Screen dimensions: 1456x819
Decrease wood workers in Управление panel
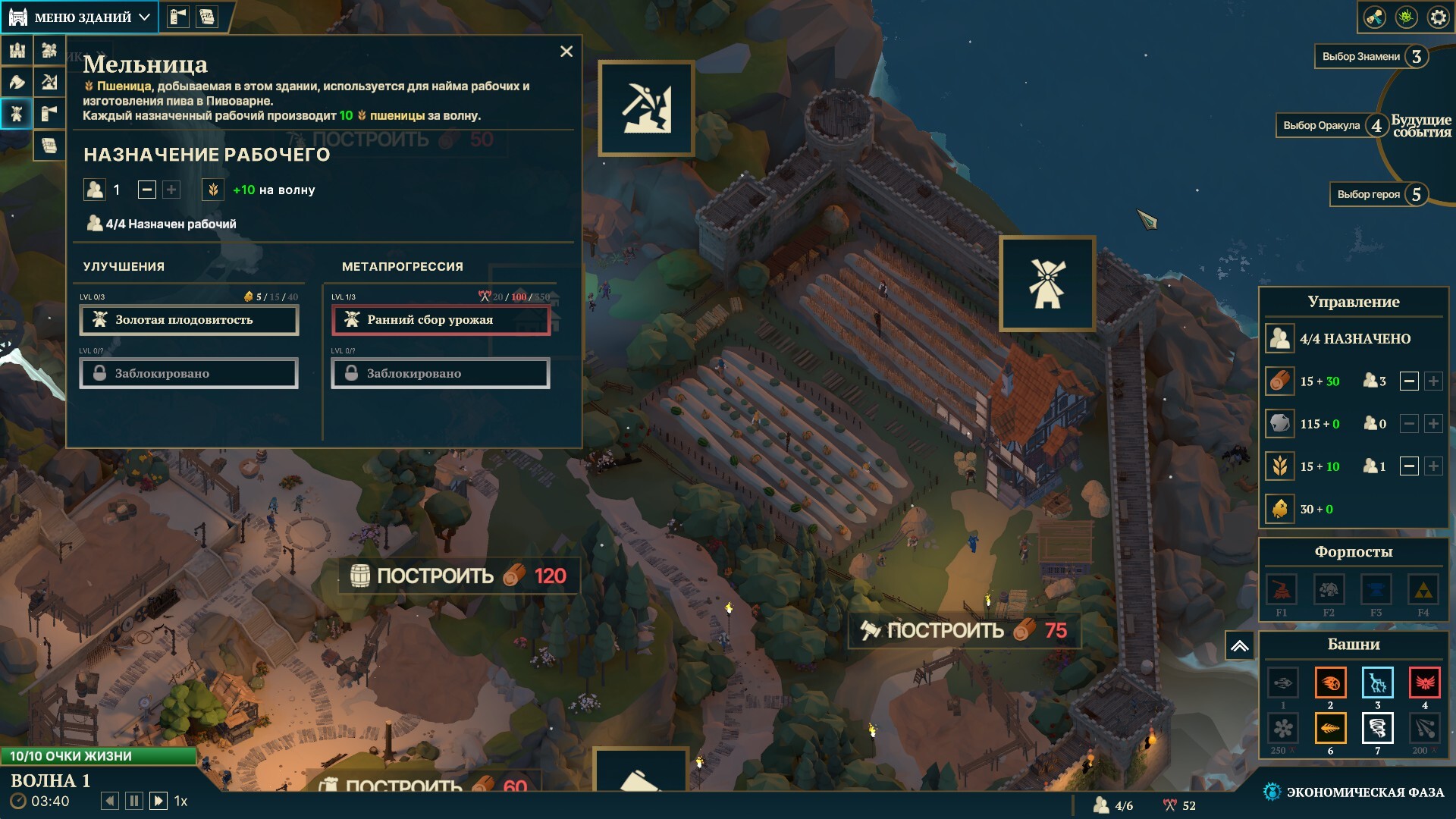pos(1409,381)
